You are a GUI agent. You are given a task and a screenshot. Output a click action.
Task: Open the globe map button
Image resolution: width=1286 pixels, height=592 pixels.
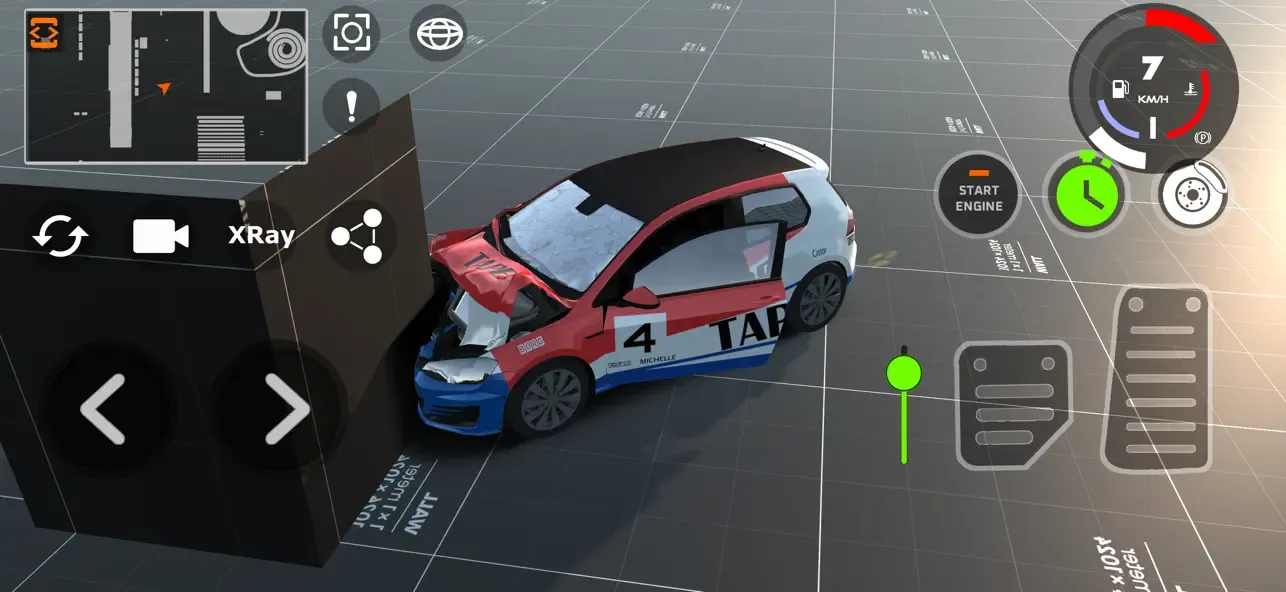pyautogui.click(x=438, y=35)
